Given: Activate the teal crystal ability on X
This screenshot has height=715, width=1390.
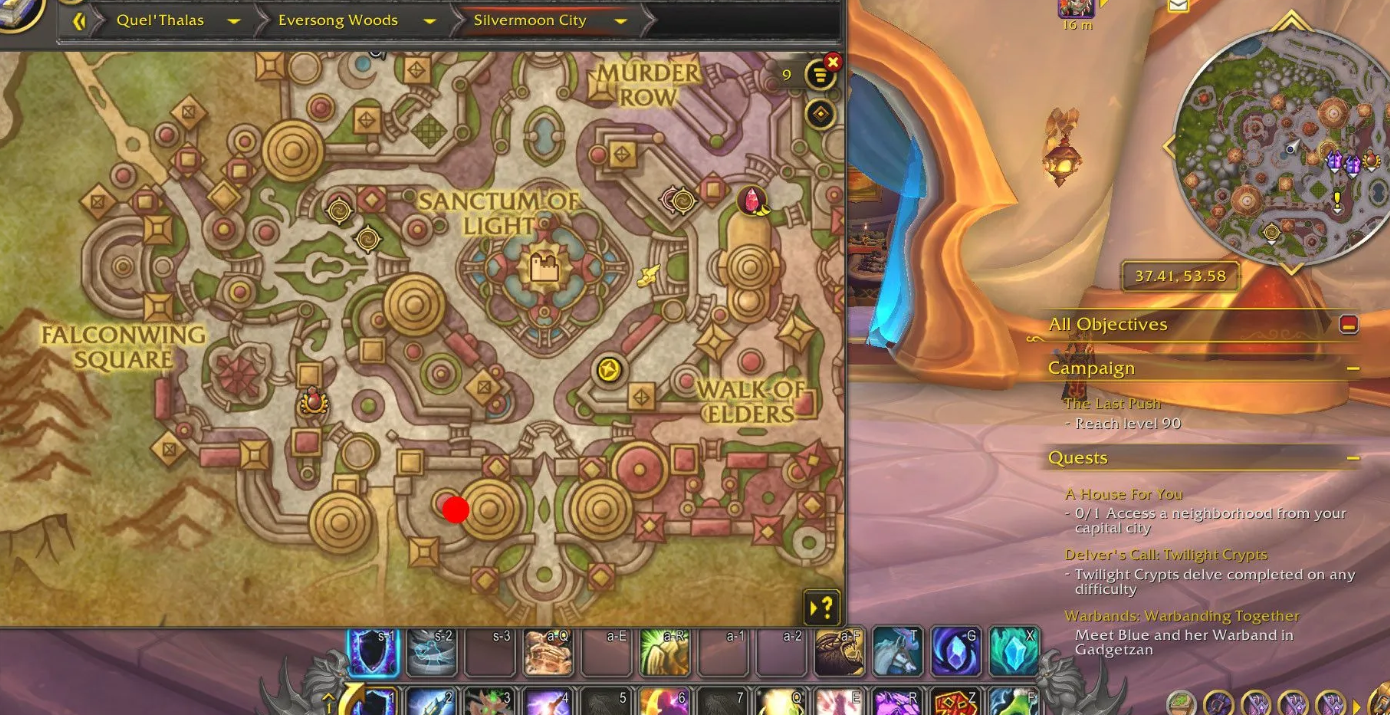Looking at the screenshot, I should [x=1014, y=652].
